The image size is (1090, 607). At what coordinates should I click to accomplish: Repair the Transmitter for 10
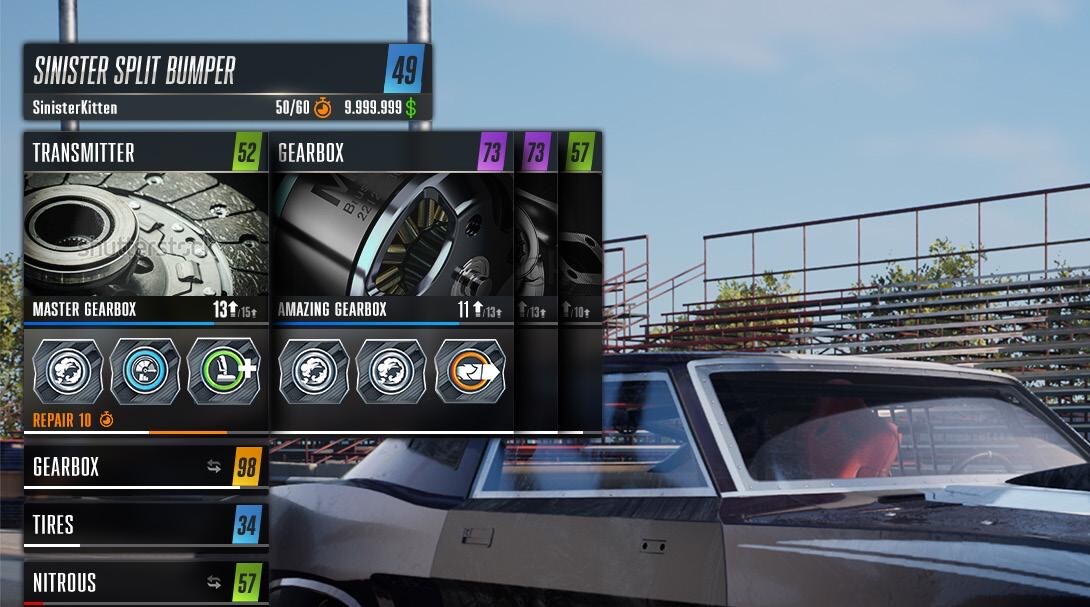pos(72,420)
